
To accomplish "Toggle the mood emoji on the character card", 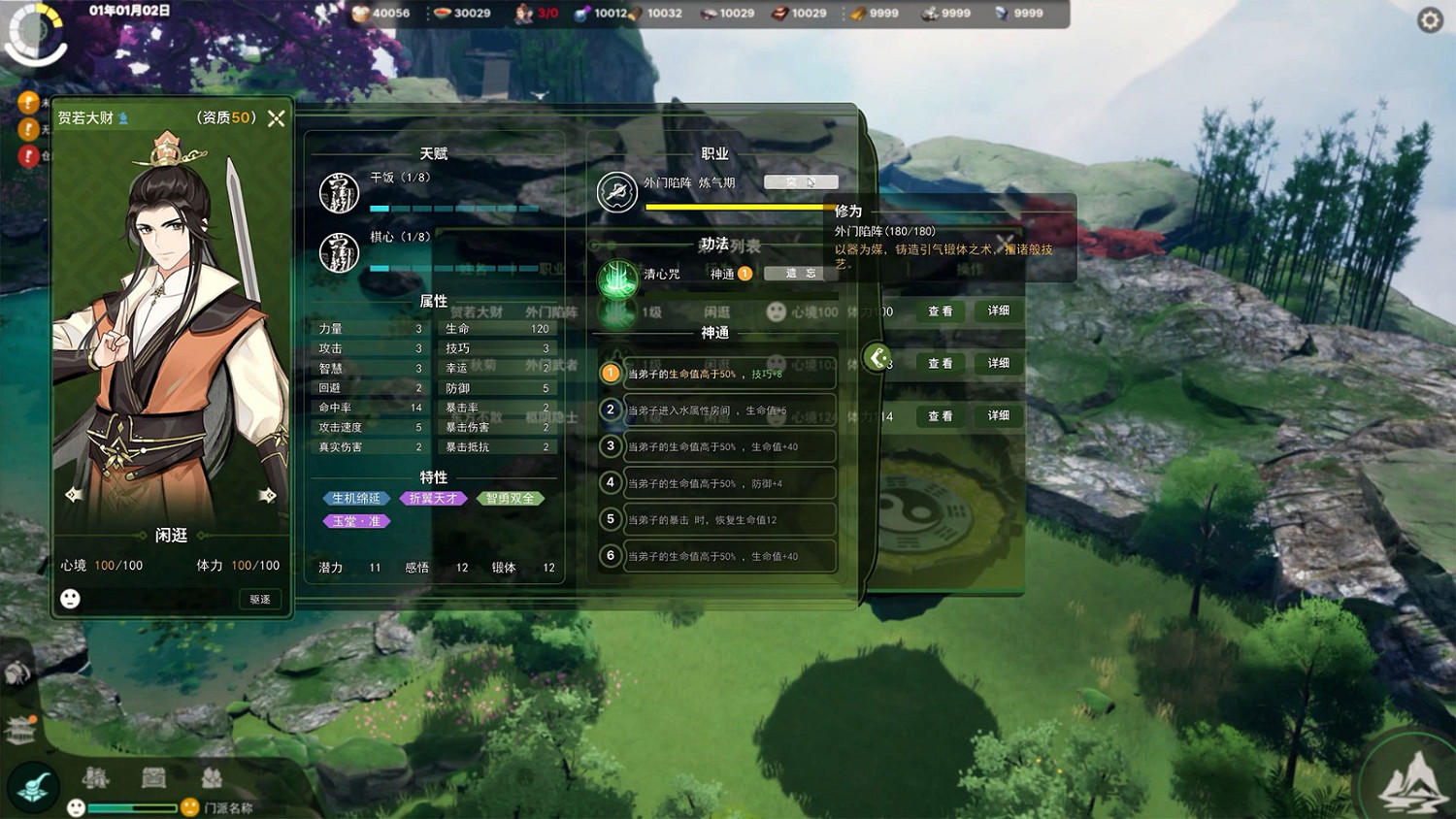I will pos(71,599).
